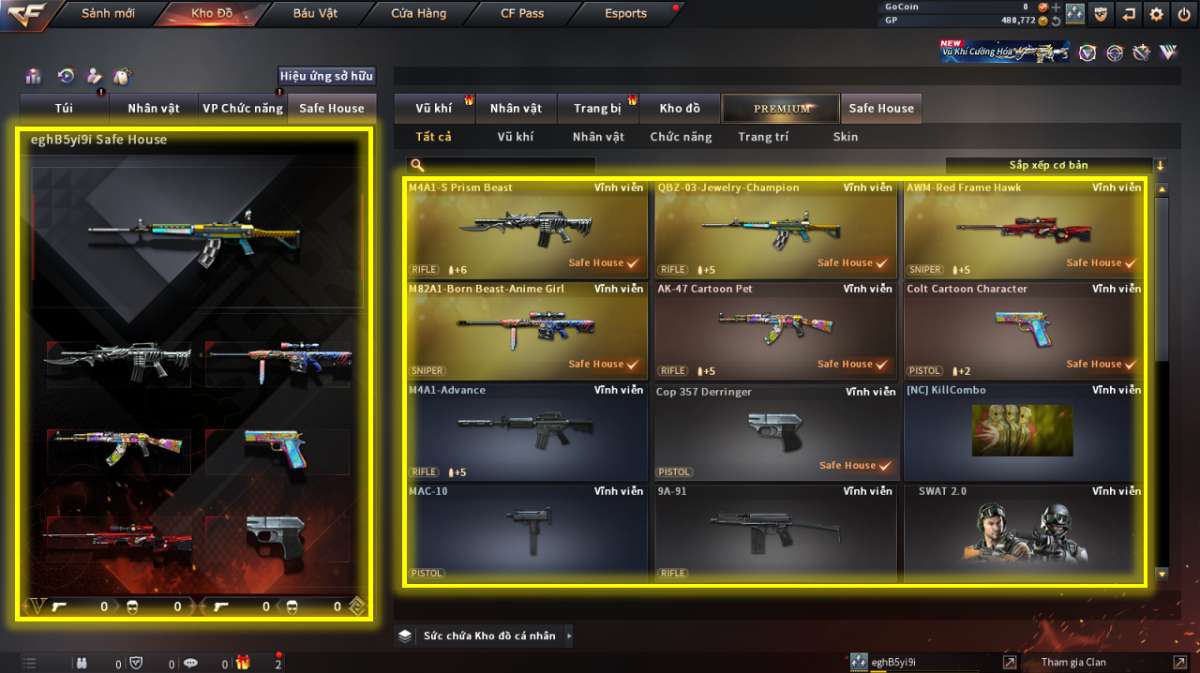This screenshot has width=1200, height=673.
Task: Filter items by Trang trí
Action: click(x=763, y=137)
